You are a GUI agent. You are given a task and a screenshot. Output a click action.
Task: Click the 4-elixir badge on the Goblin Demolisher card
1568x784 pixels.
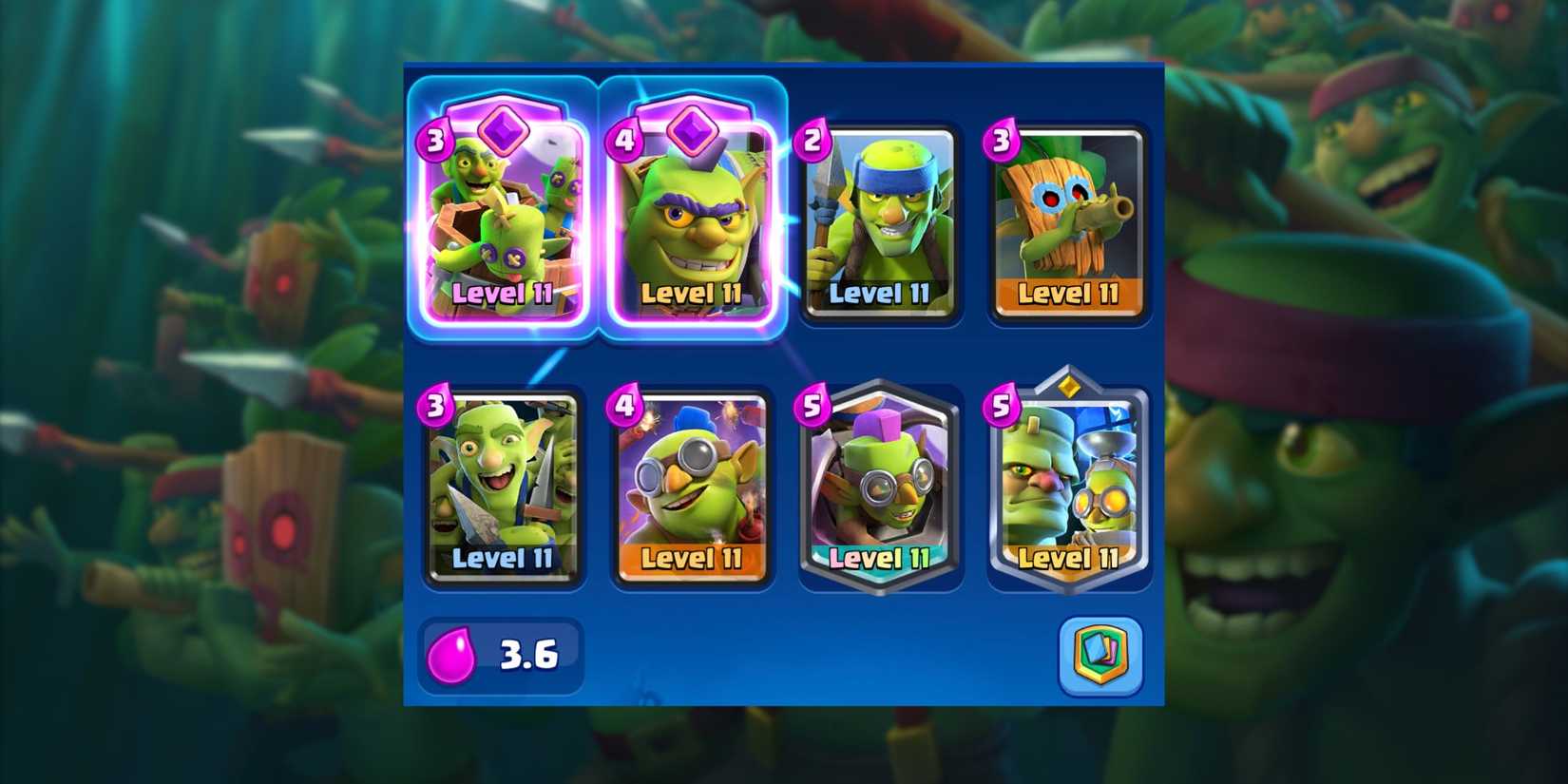624,403
